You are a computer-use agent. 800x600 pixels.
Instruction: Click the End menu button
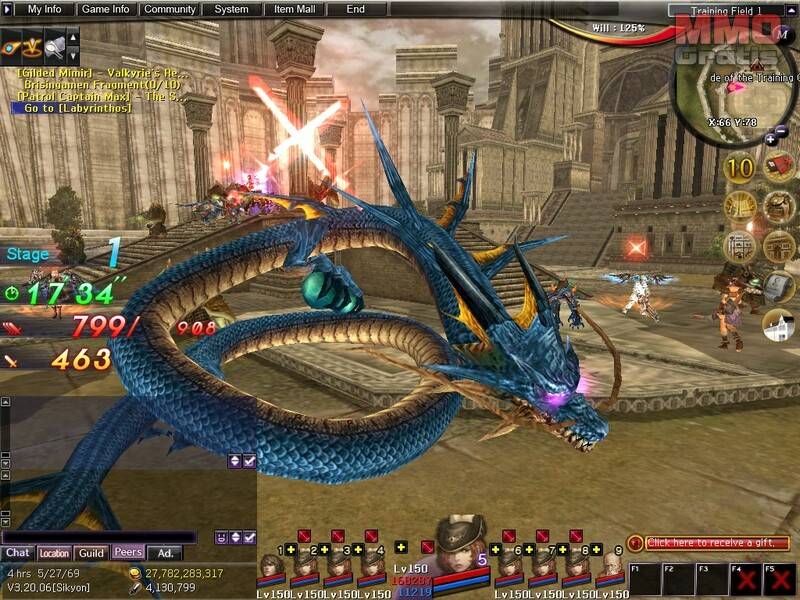point(355,9)
